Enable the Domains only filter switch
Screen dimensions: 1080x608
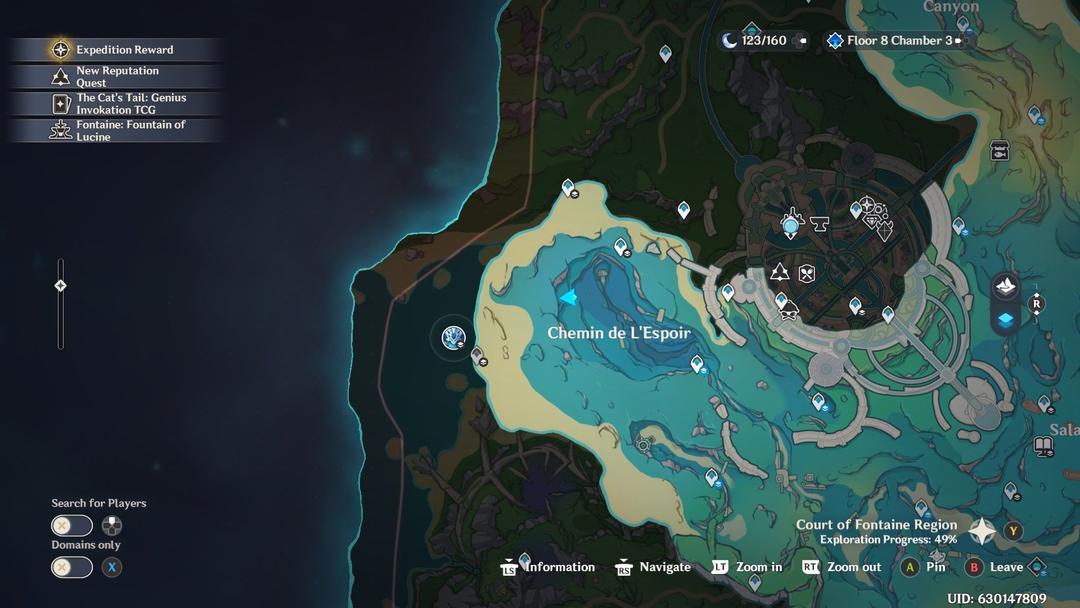click(x=72, y=567)
